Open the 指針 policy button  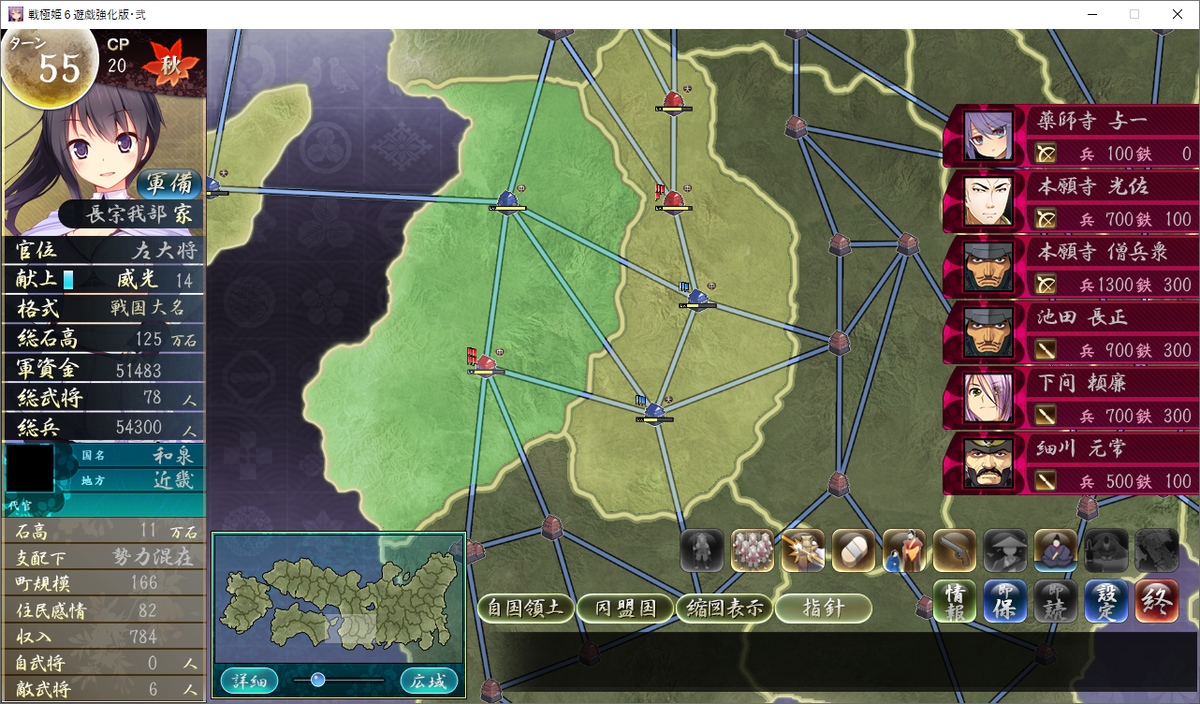point(823,608)
